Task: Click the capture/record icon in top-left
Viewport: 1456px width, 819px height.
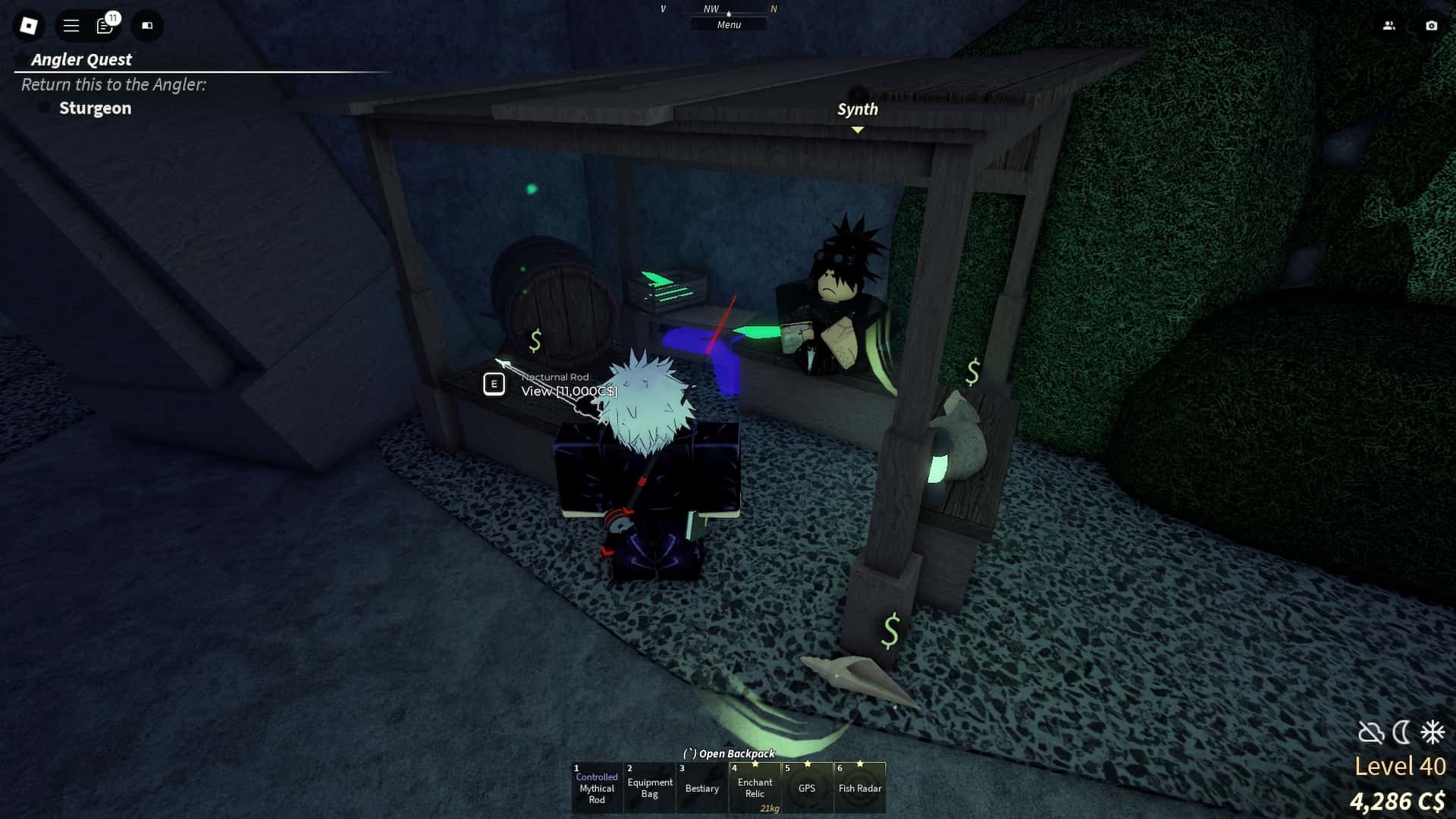Action: (x=147, y=26)
